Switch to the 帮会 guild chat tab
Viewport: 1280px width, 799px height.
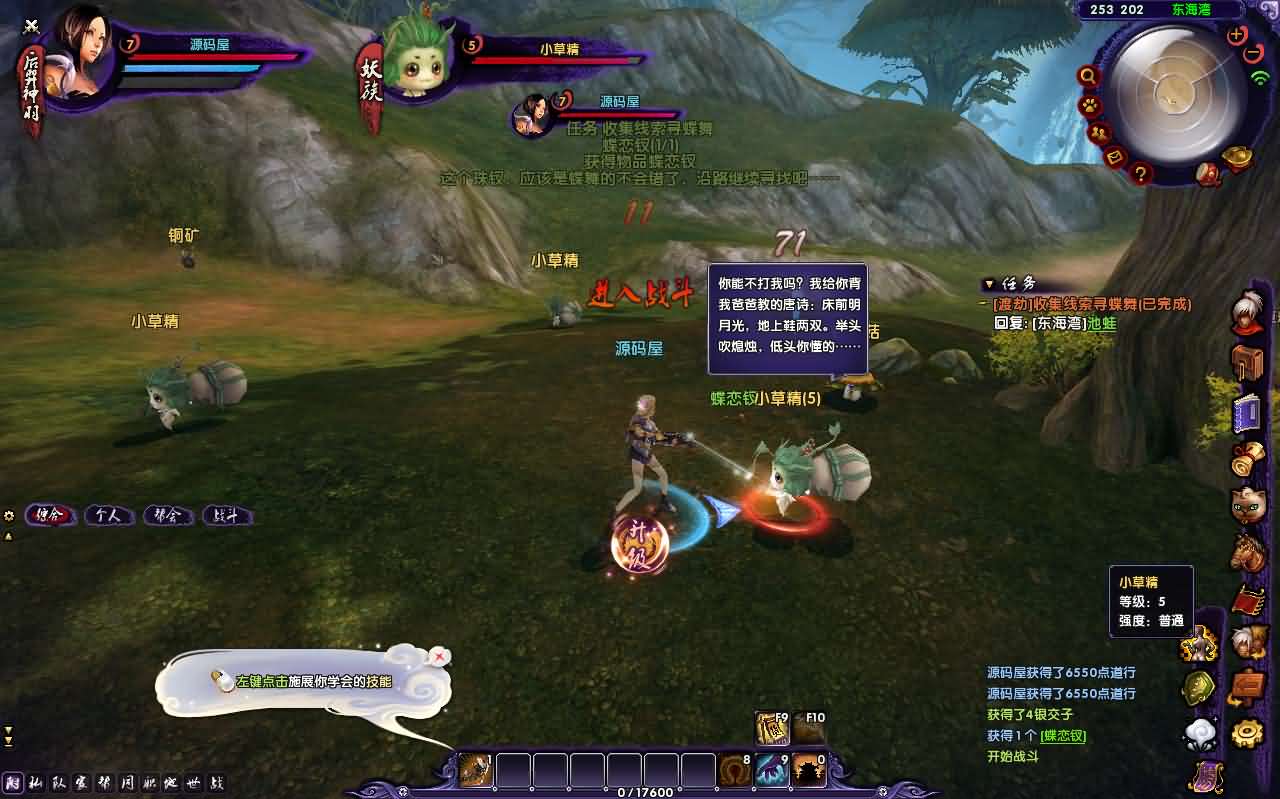point(166,516)
